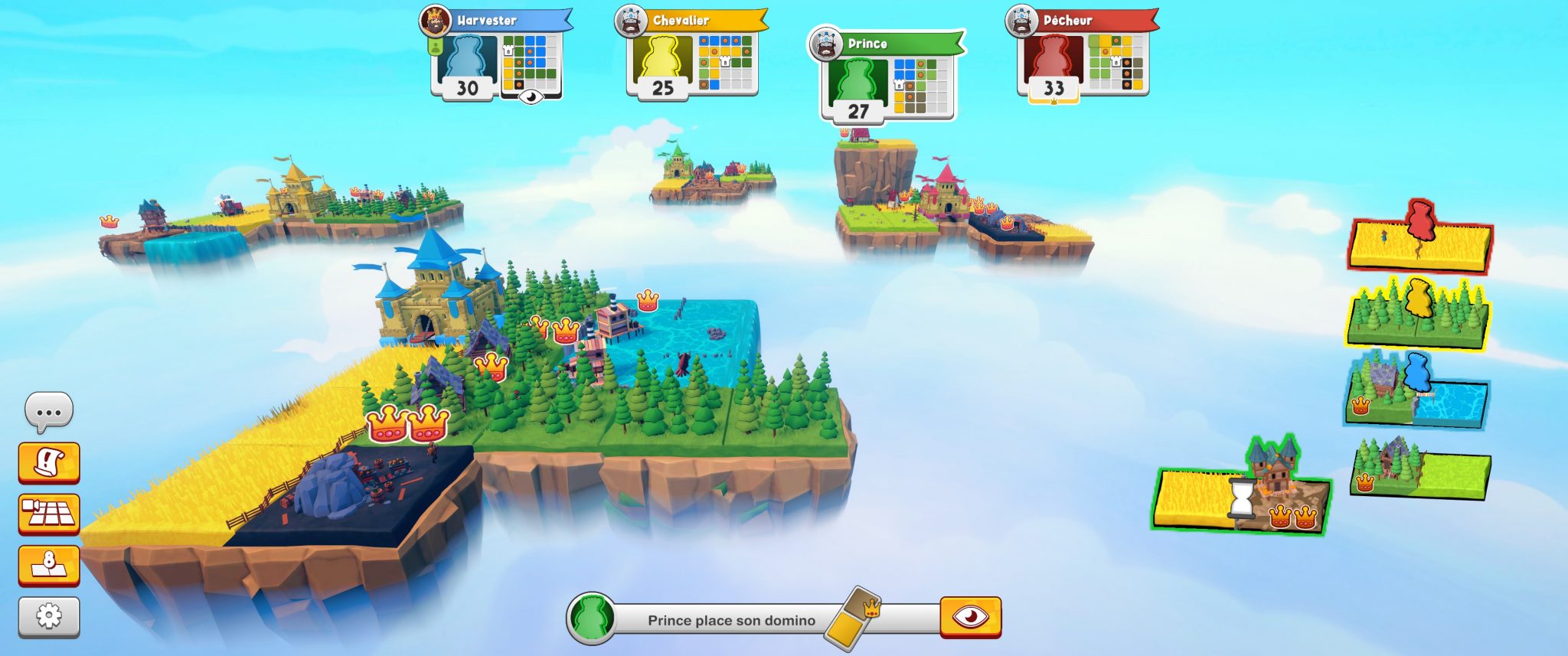The height and width of the screenshot is (656, 1568).
Task: Click the eye icon under Harvester's grid
Action: coord(531,96)
